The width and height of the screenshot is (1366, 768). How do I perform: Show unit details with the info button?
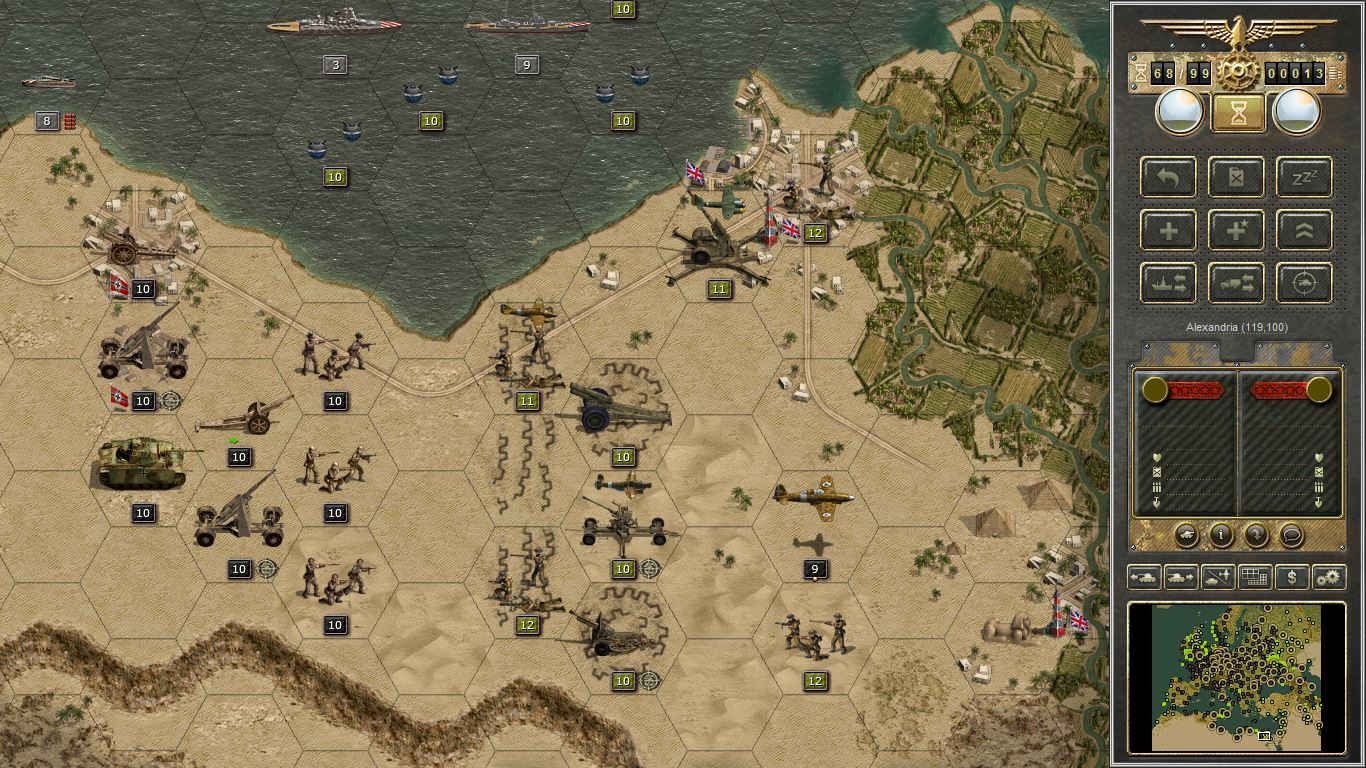tap(1222, 536)
